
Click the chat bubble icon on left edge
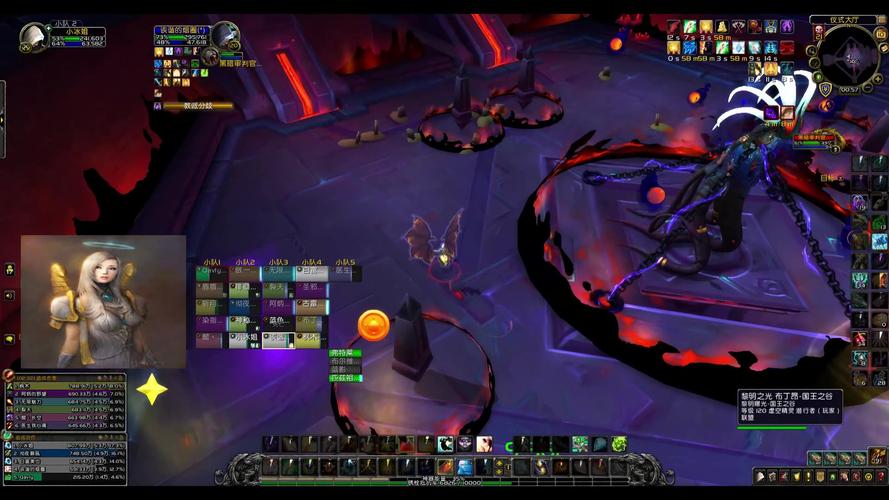[10, 339]
